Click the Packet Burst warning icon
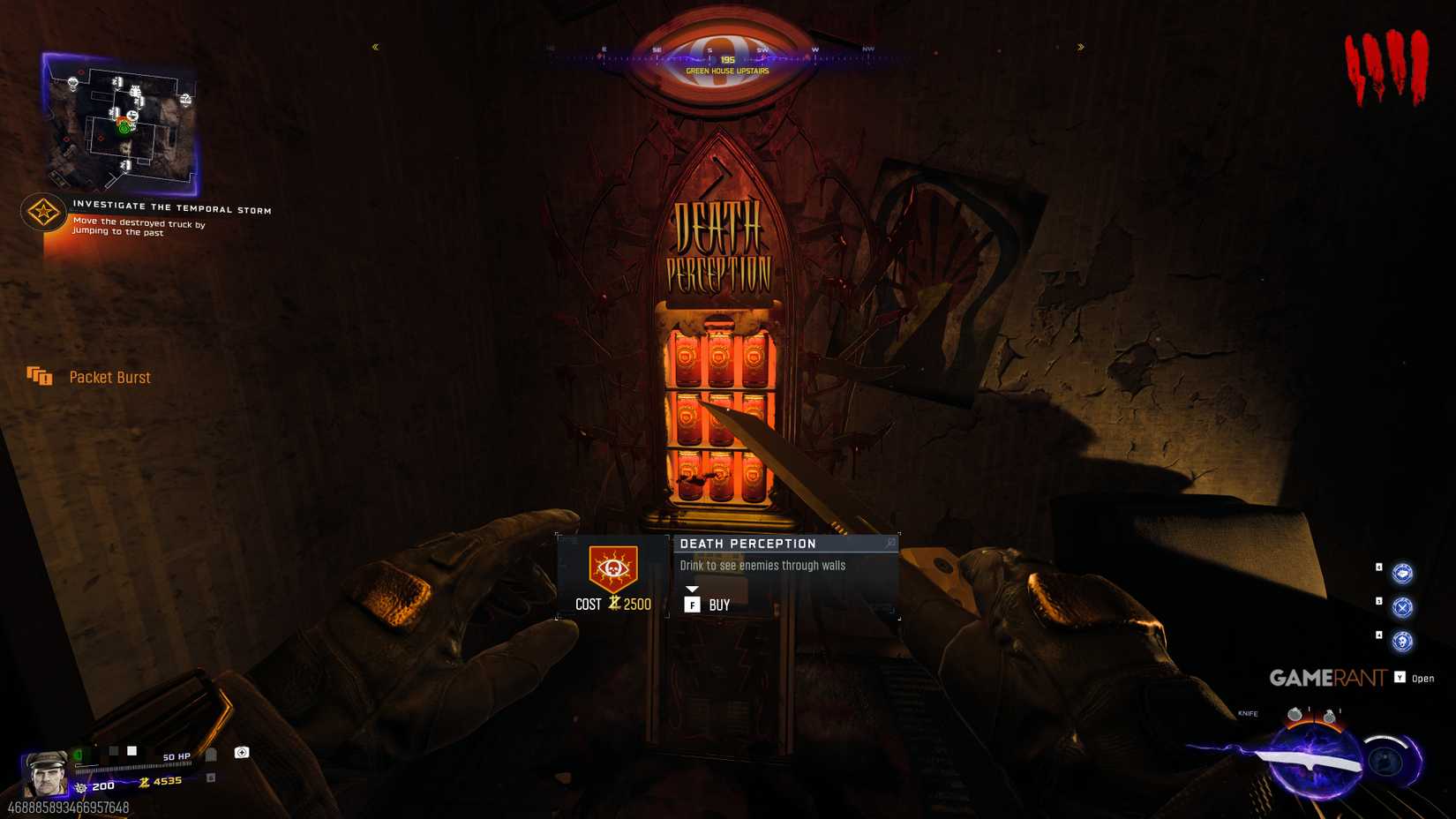Screen dimensions: 1456x819 39,377
